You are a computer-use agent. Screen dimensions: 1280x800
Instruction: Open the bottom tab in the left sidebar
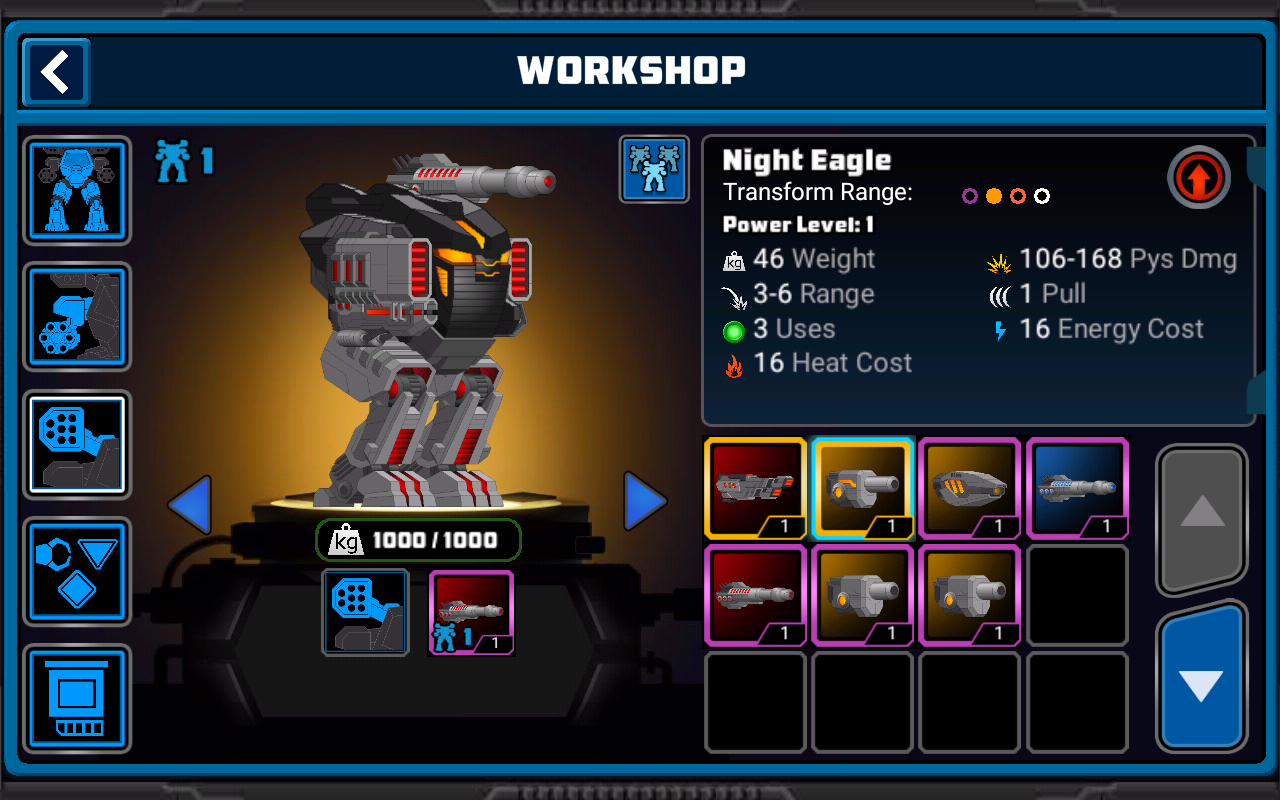77,698
